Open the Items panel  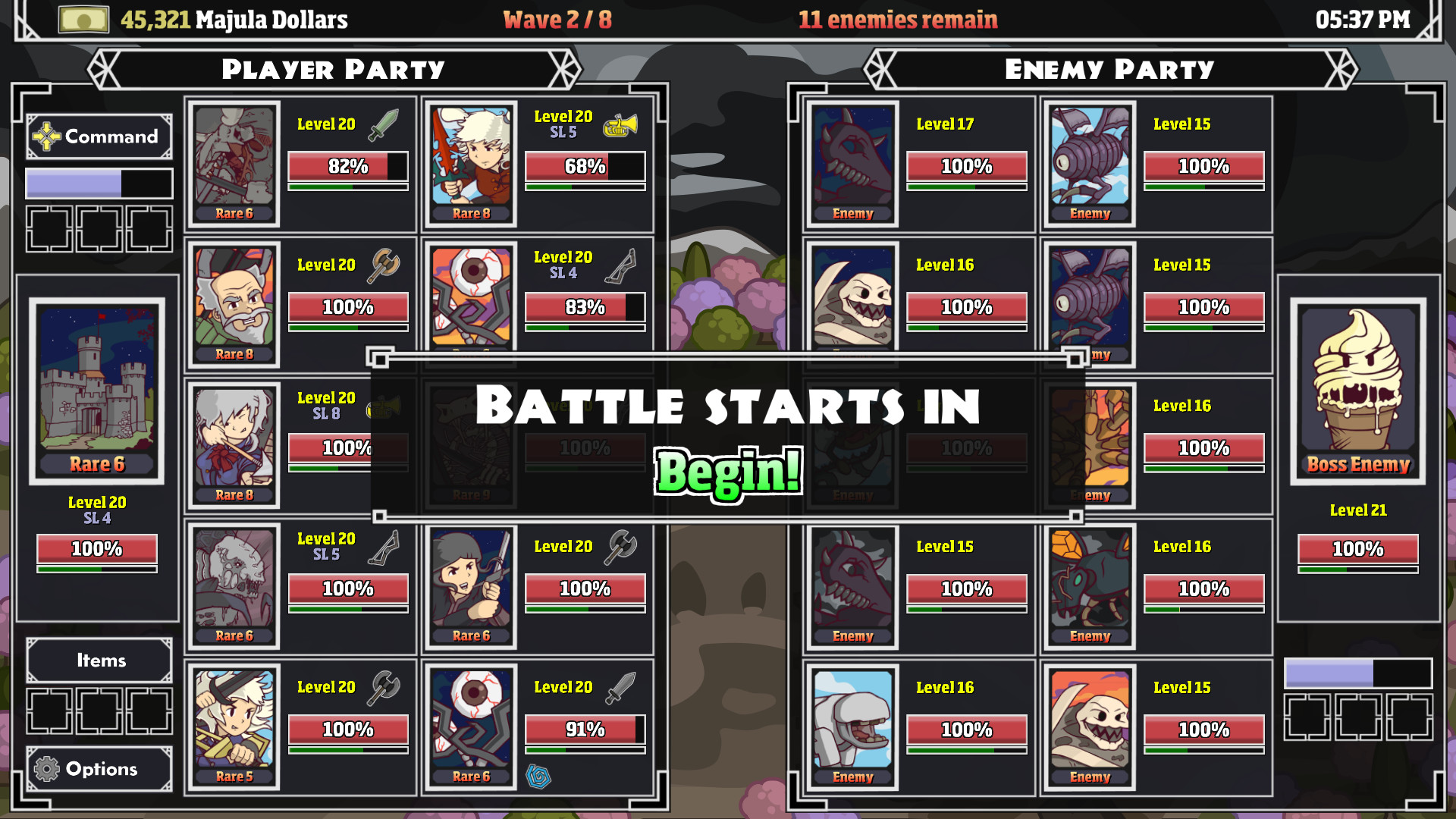point(99,661)
